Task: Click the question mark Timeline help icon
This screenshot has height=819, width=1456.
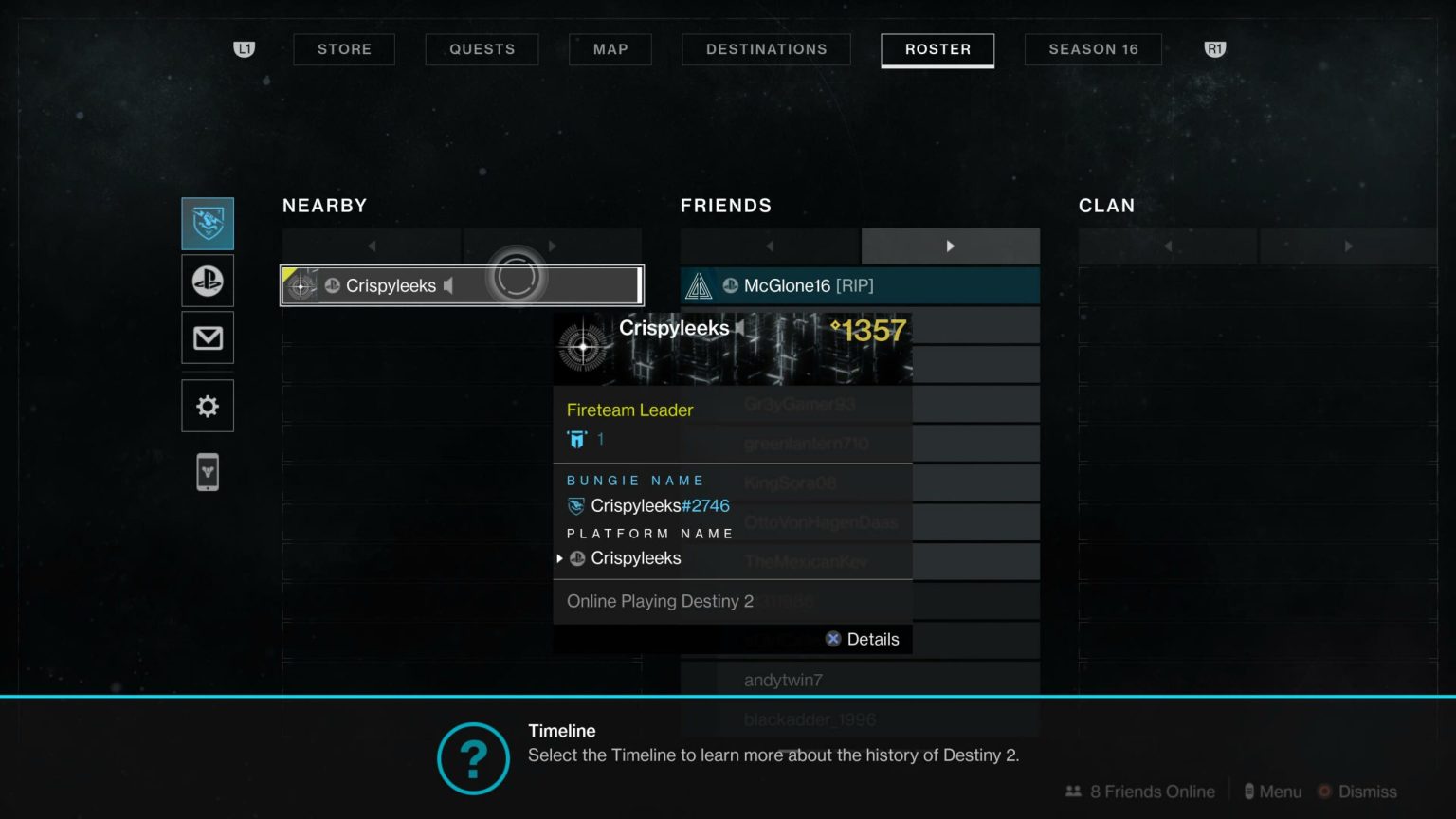Action: pos(473,758)
